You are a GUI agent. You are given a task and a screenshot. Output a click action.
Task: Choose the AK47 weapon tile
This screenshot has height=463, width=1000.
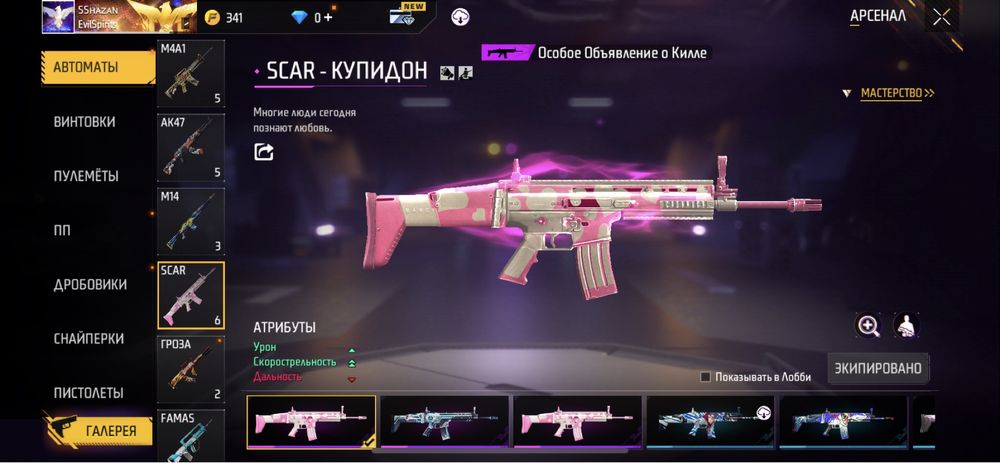(190, 145)
